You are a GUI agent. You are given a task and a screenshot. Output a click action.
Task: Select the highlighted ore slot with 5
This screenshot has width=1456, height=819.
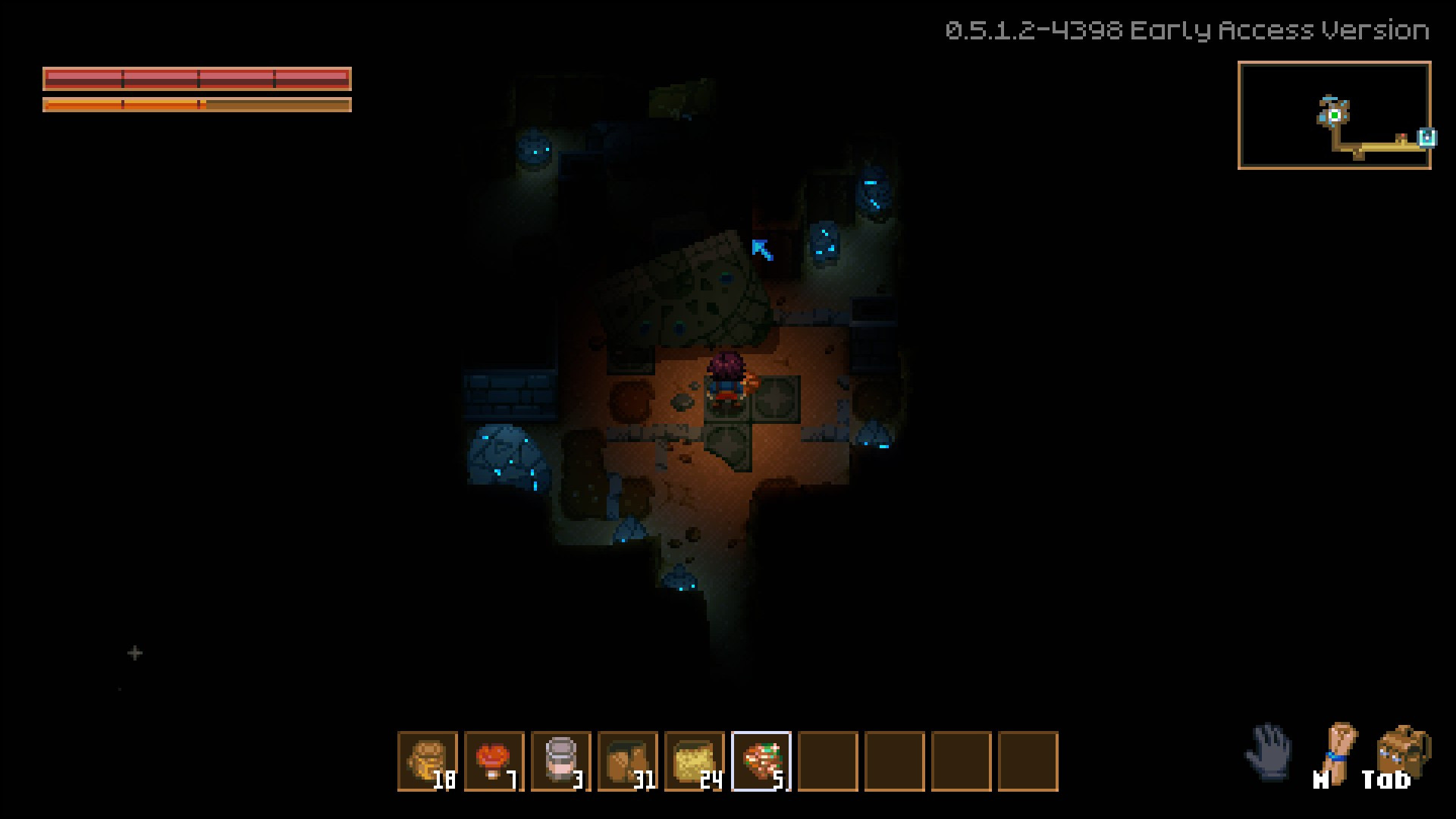tap(761, 761)
